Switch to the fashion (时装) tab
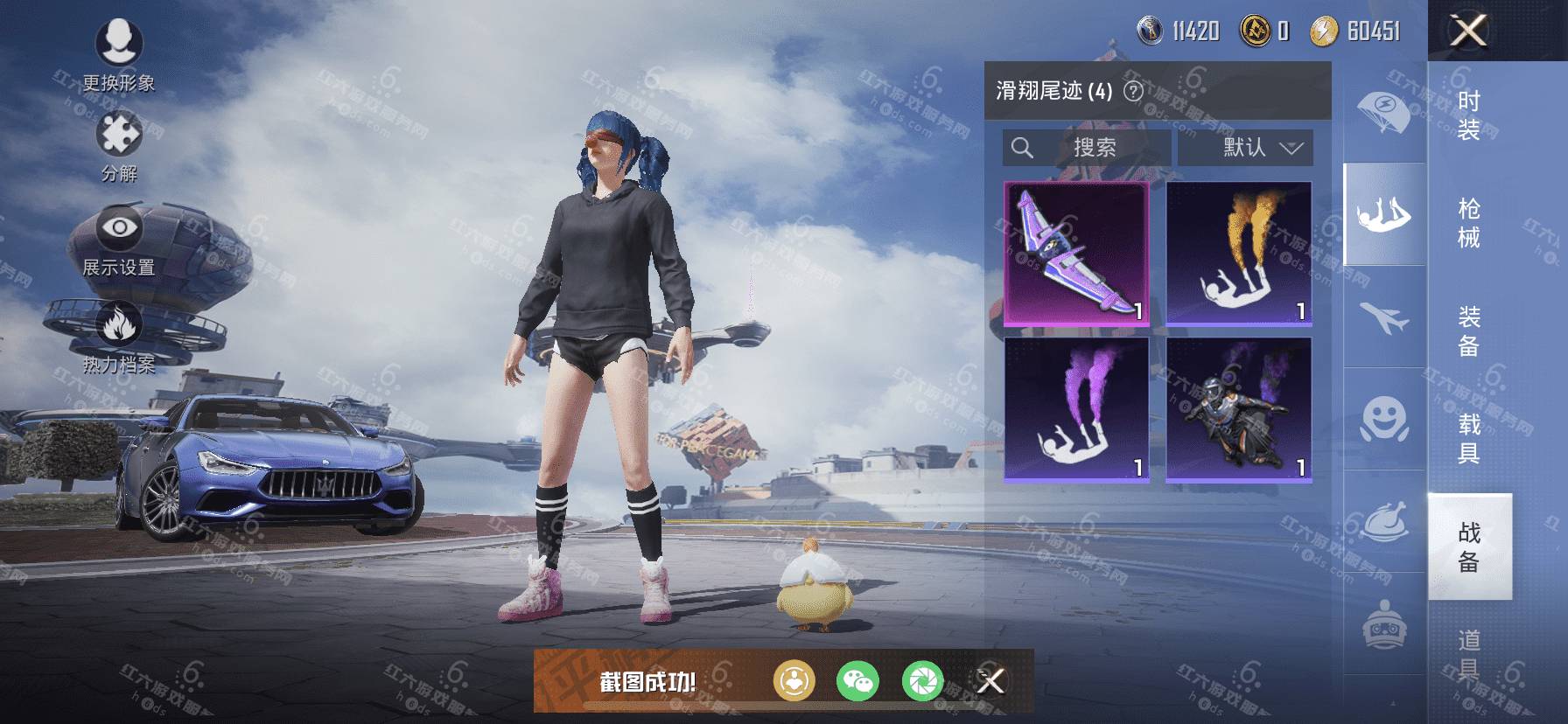This screenshot has width=1568, height=724. tap(1469, 115)
